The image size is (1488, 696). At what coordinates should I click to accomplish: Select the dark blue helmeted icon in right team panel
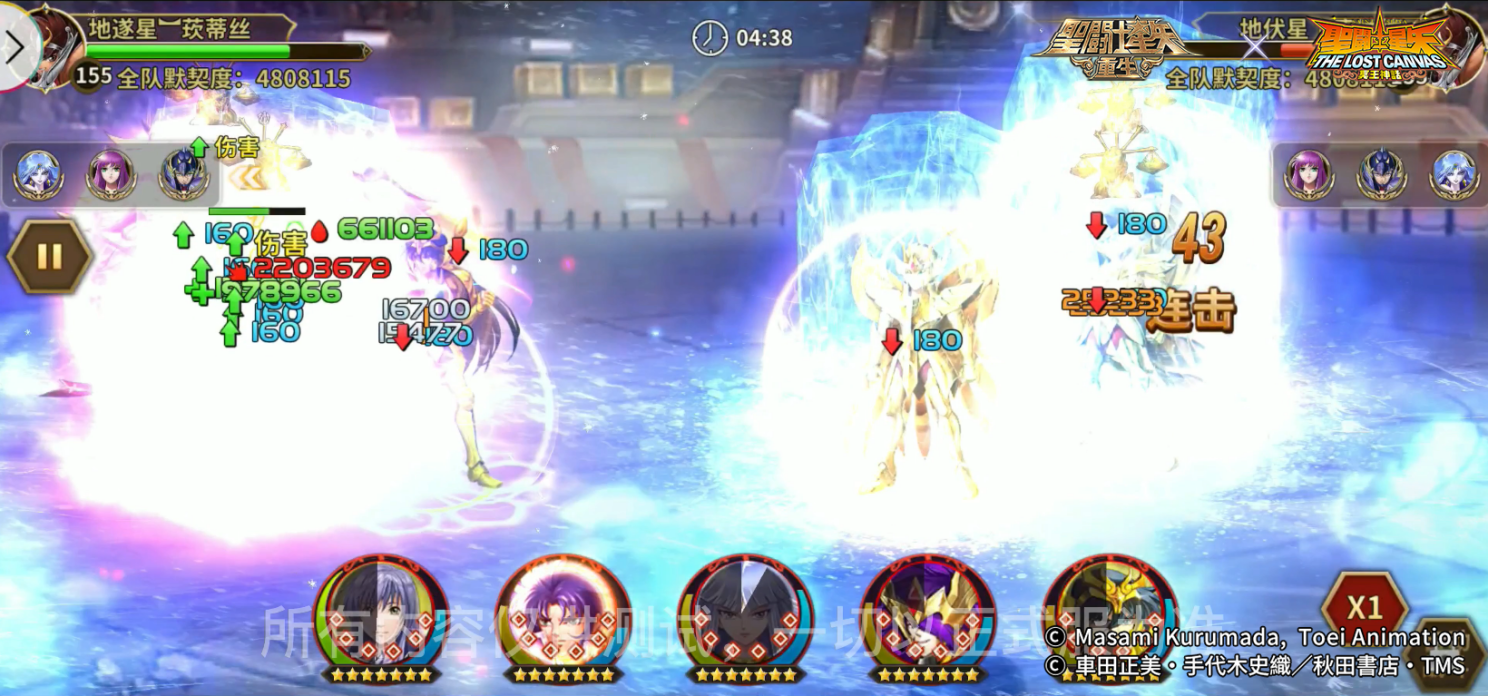pyautogui.click(x=1381, y=175)
